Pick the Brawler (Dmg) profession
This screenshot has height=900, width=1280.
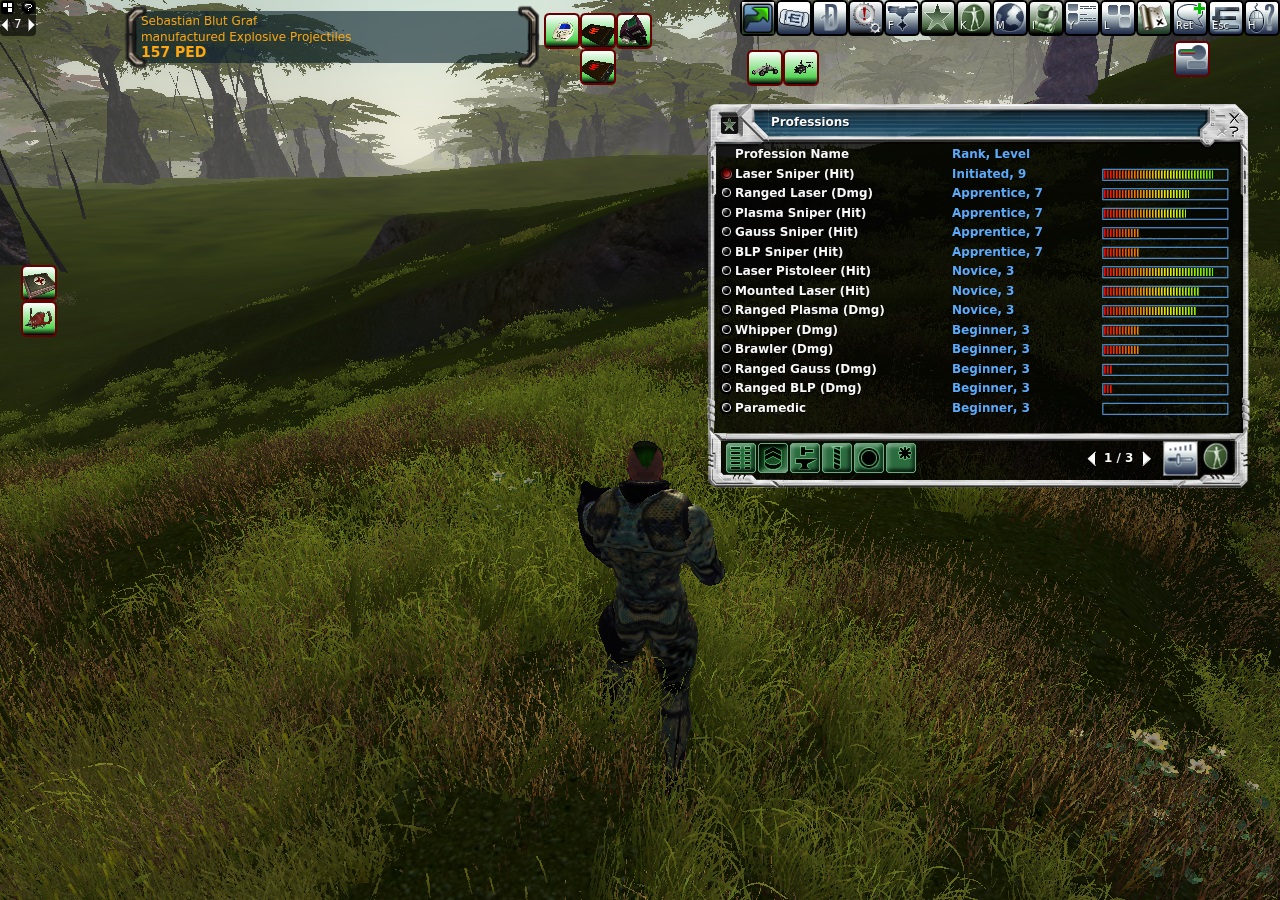(727, 349)
